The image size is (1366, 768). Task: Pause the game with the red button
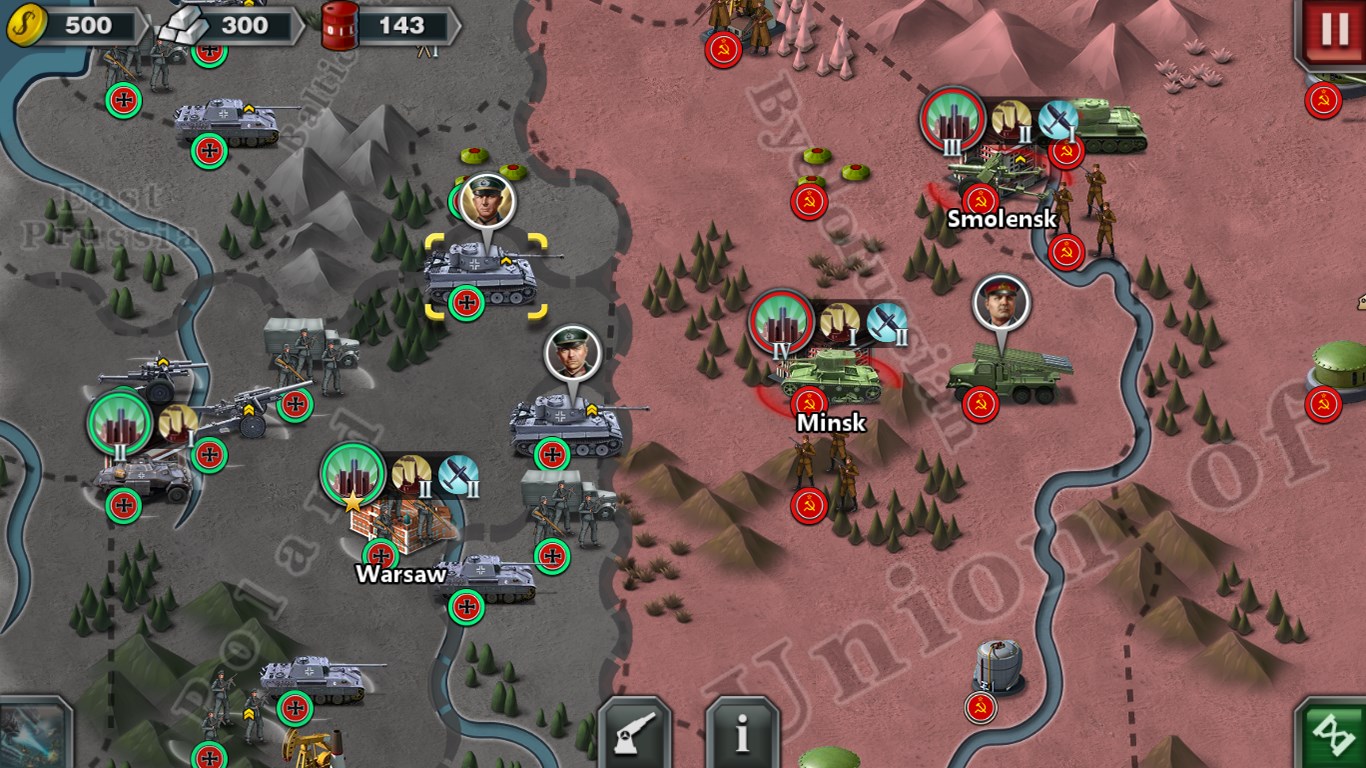coord(1335,31)
